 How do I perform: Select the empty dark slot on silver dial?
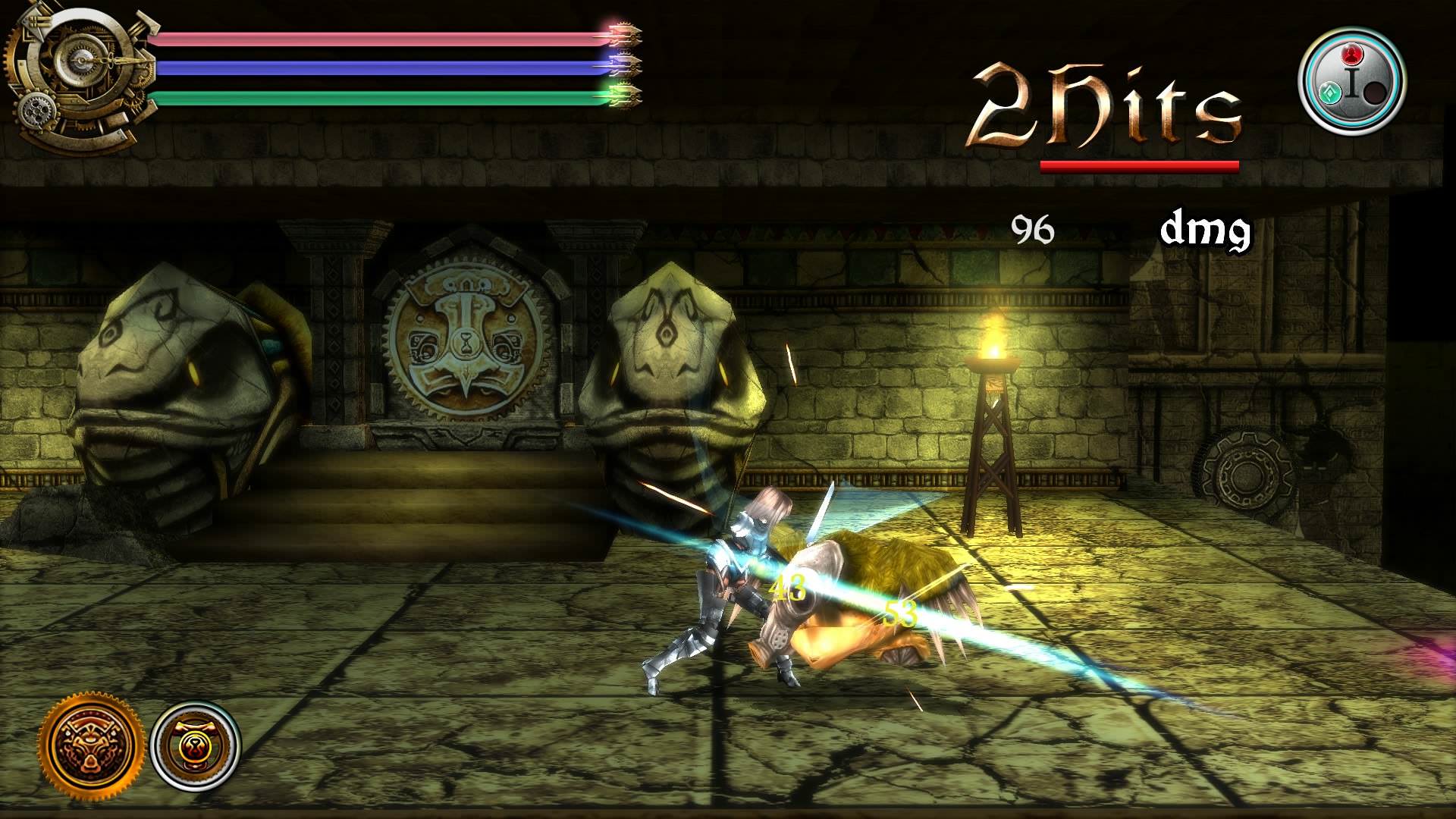coord(1374,94)
